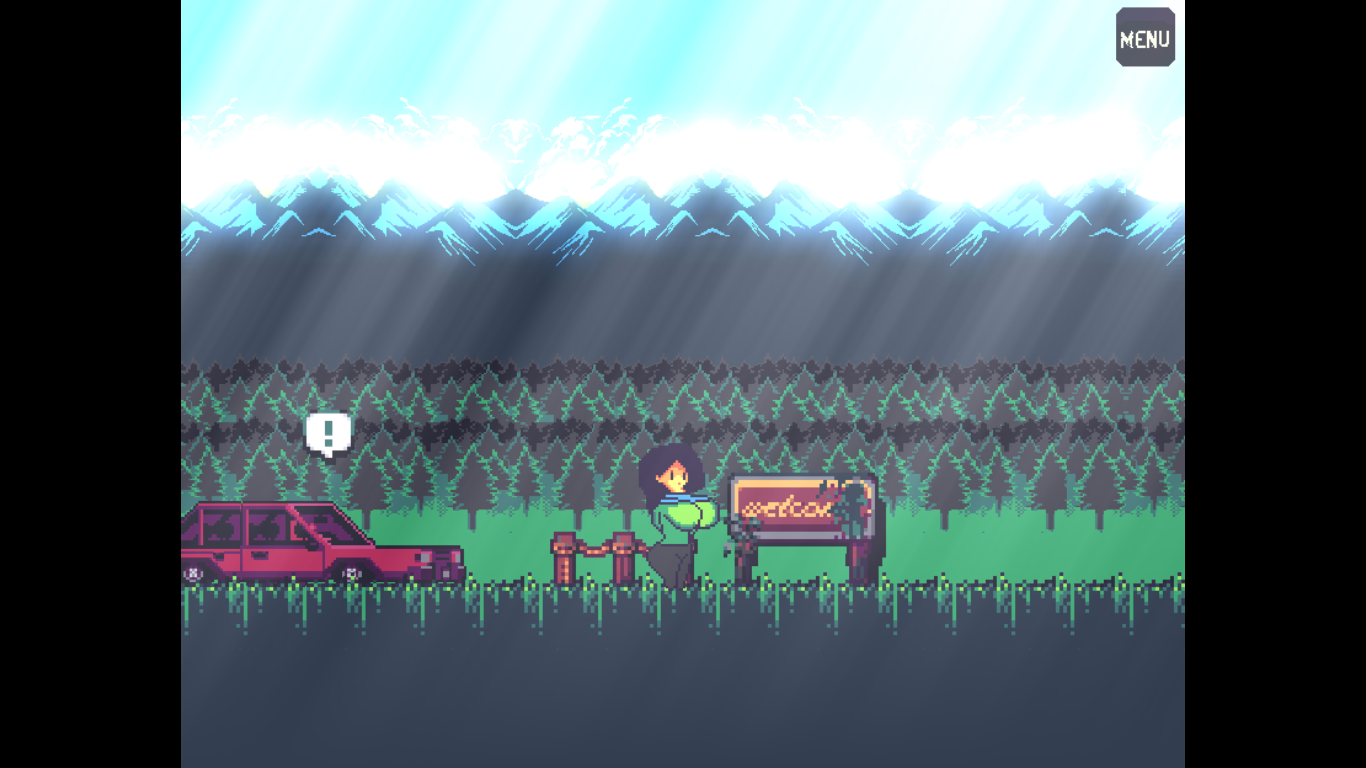Open the MENU in the top-right corner
The width and height of the screenshot is (1366, 768).
1144,38
